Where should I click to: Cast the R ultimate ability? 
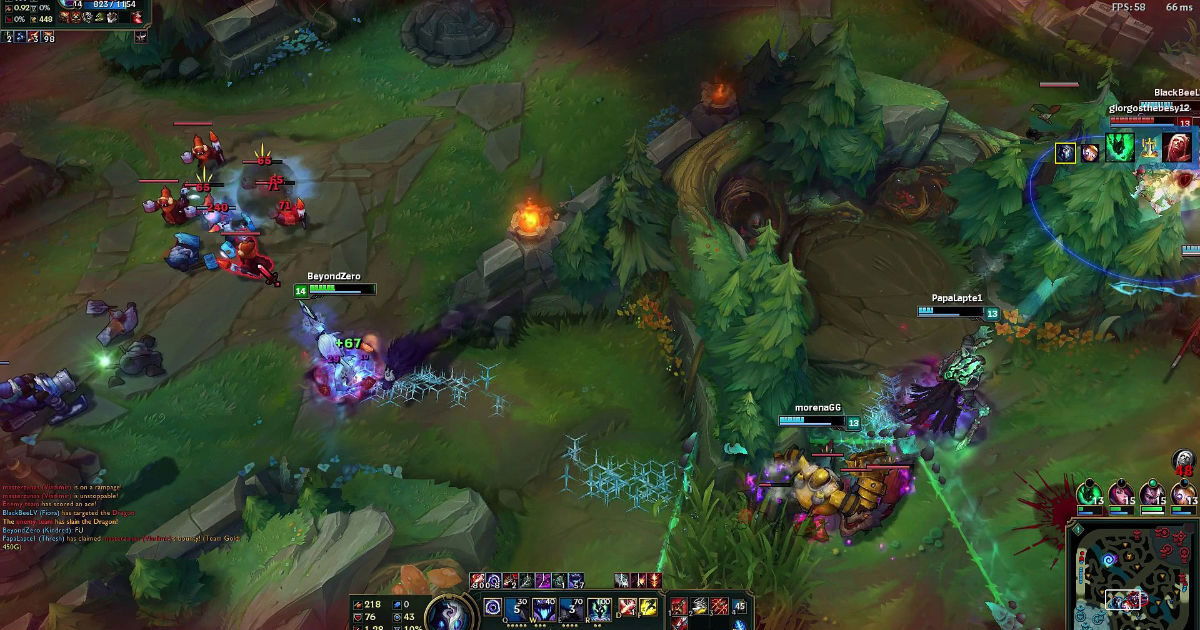pyautogui.click(x=599, y=608)
